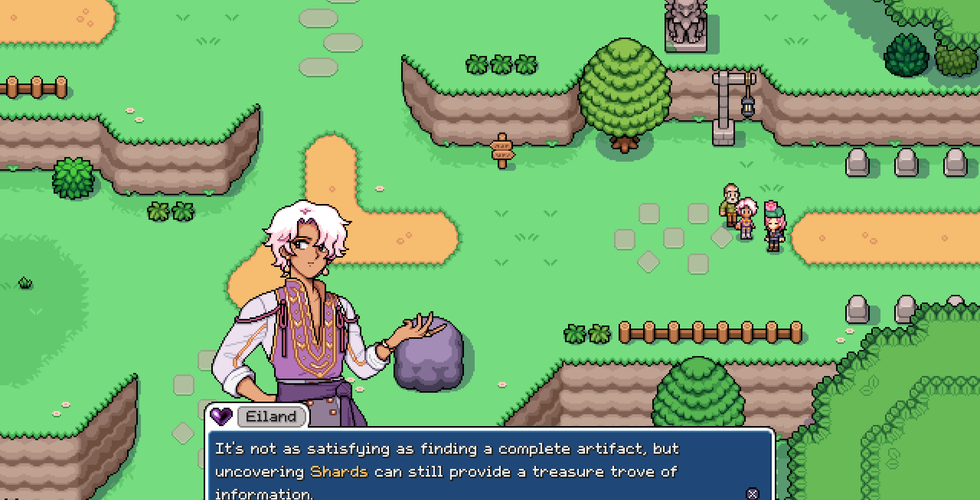980x500 pixels.
Task: Advance Eiland's dialogue text box
Action: pos(752,493)
